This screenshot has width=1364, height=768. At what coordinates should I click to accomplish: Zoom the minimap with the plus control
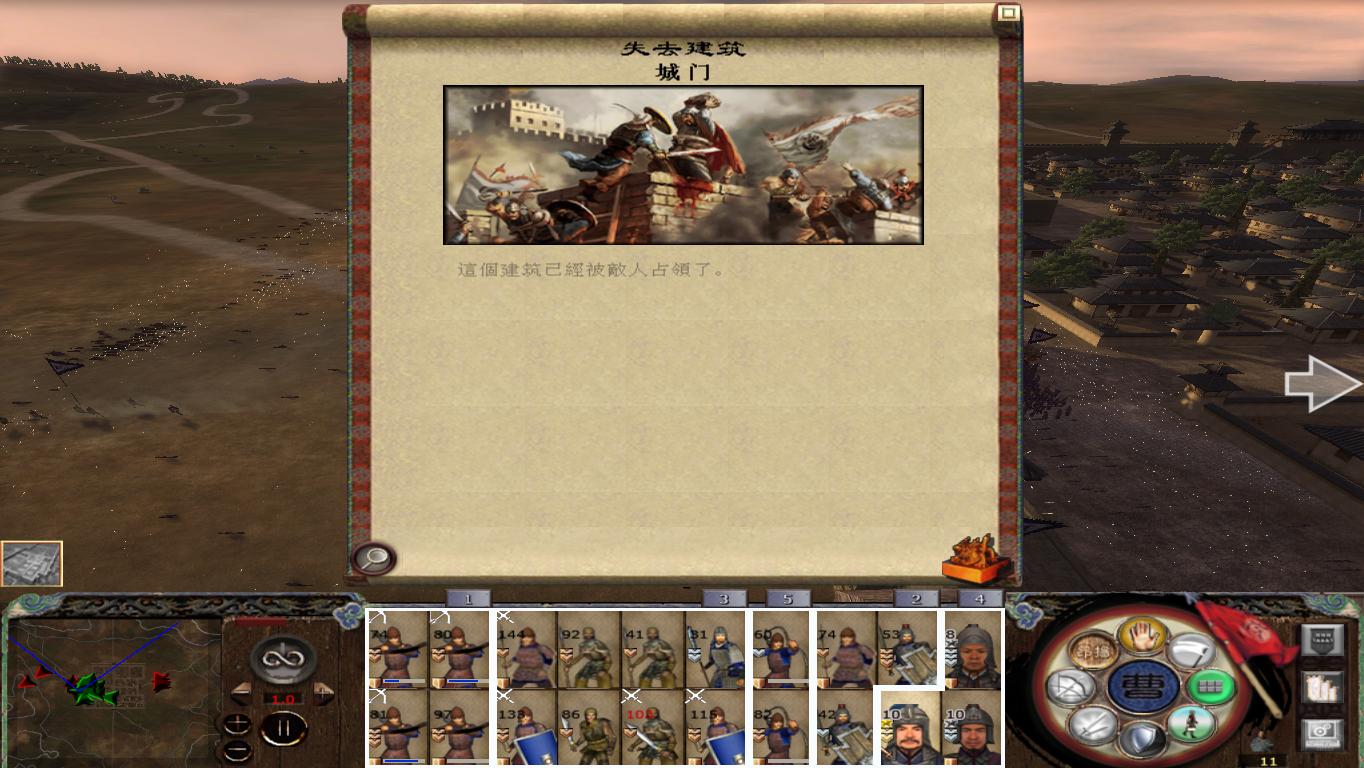(x=239, y=724)
